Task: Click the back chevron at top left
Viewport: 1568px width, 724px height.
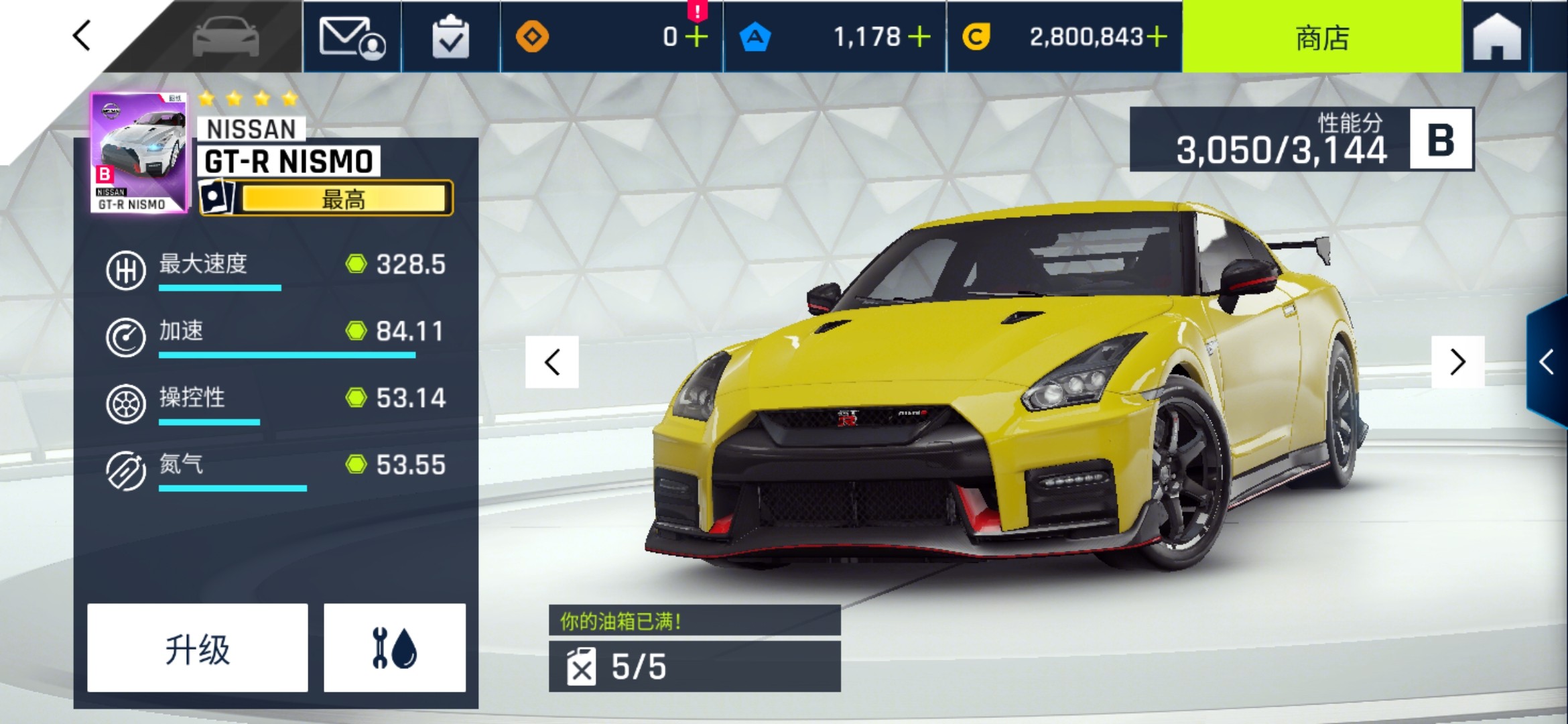Action: [80, 37]
